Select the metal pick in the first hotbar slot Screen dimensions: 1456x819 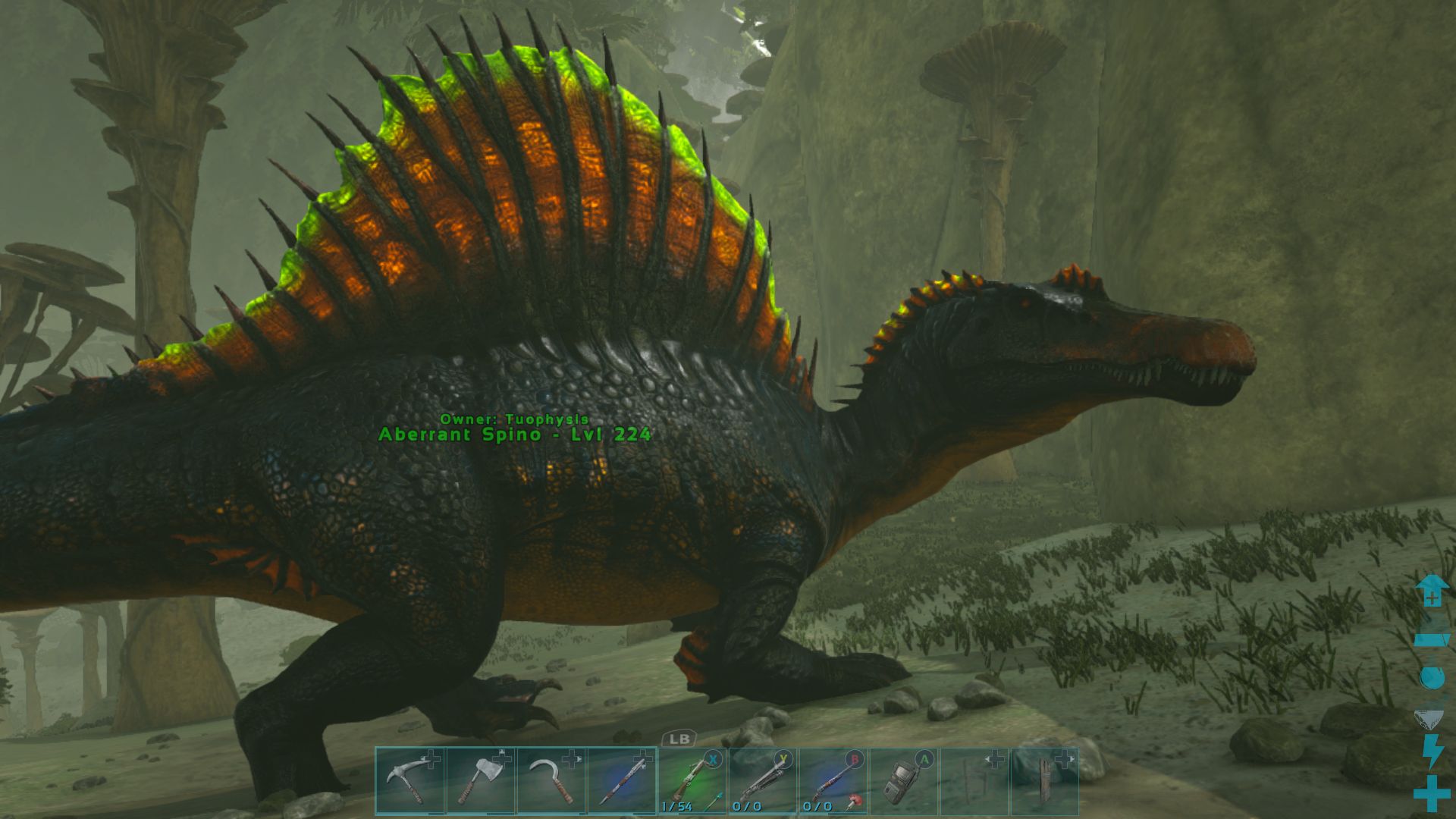click(409, 781)
